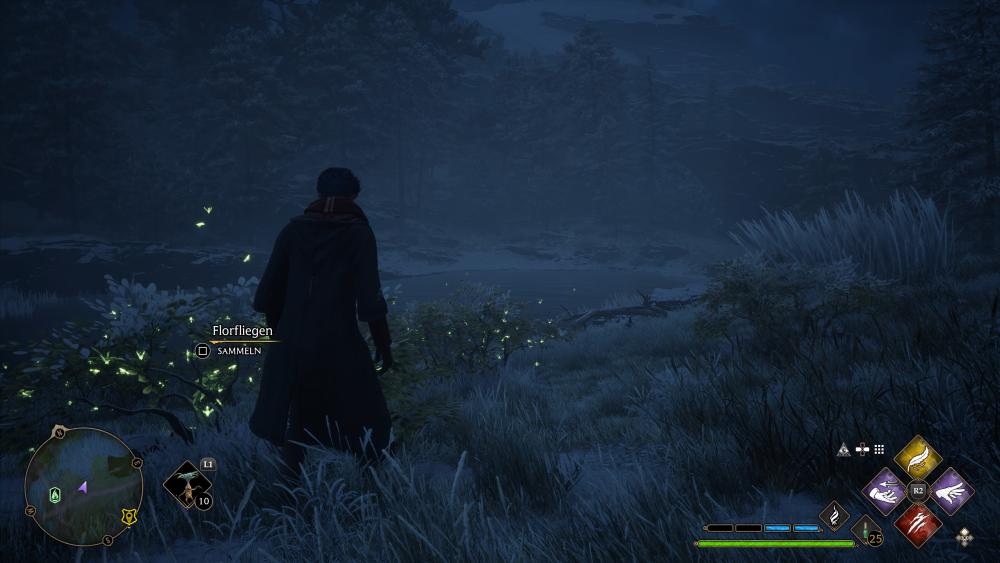The width and height of the screenshot is (1000, 563).
Task: Select the white cross-shaped icon above the spells
Action: click(862, 450)
